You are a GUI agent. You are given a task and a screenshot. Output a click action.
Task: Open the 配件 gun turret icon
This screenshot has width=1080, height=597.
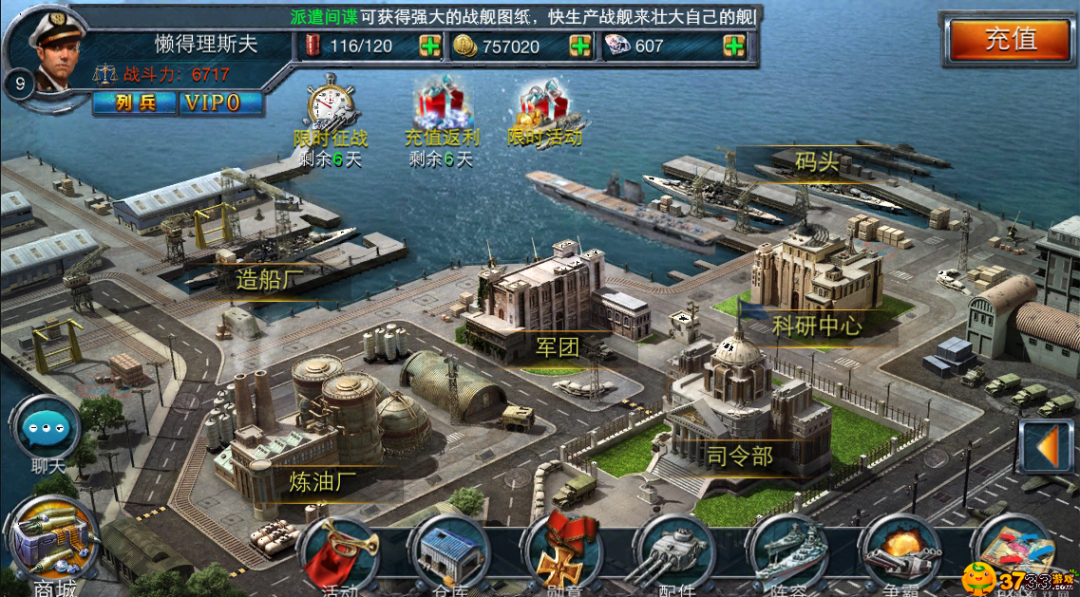(675, 554)
